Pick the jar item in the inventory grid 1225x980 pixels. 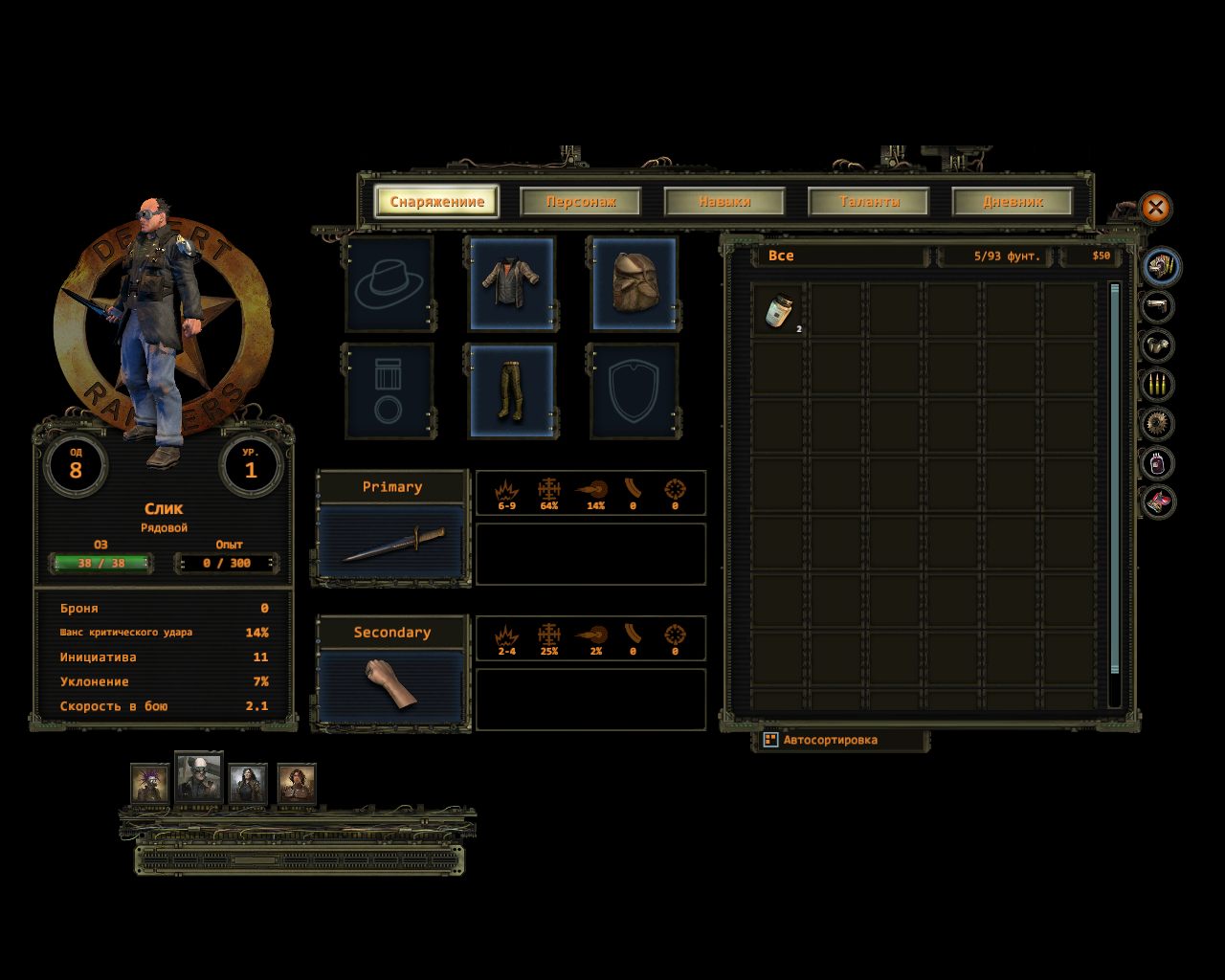pos(779,309)
